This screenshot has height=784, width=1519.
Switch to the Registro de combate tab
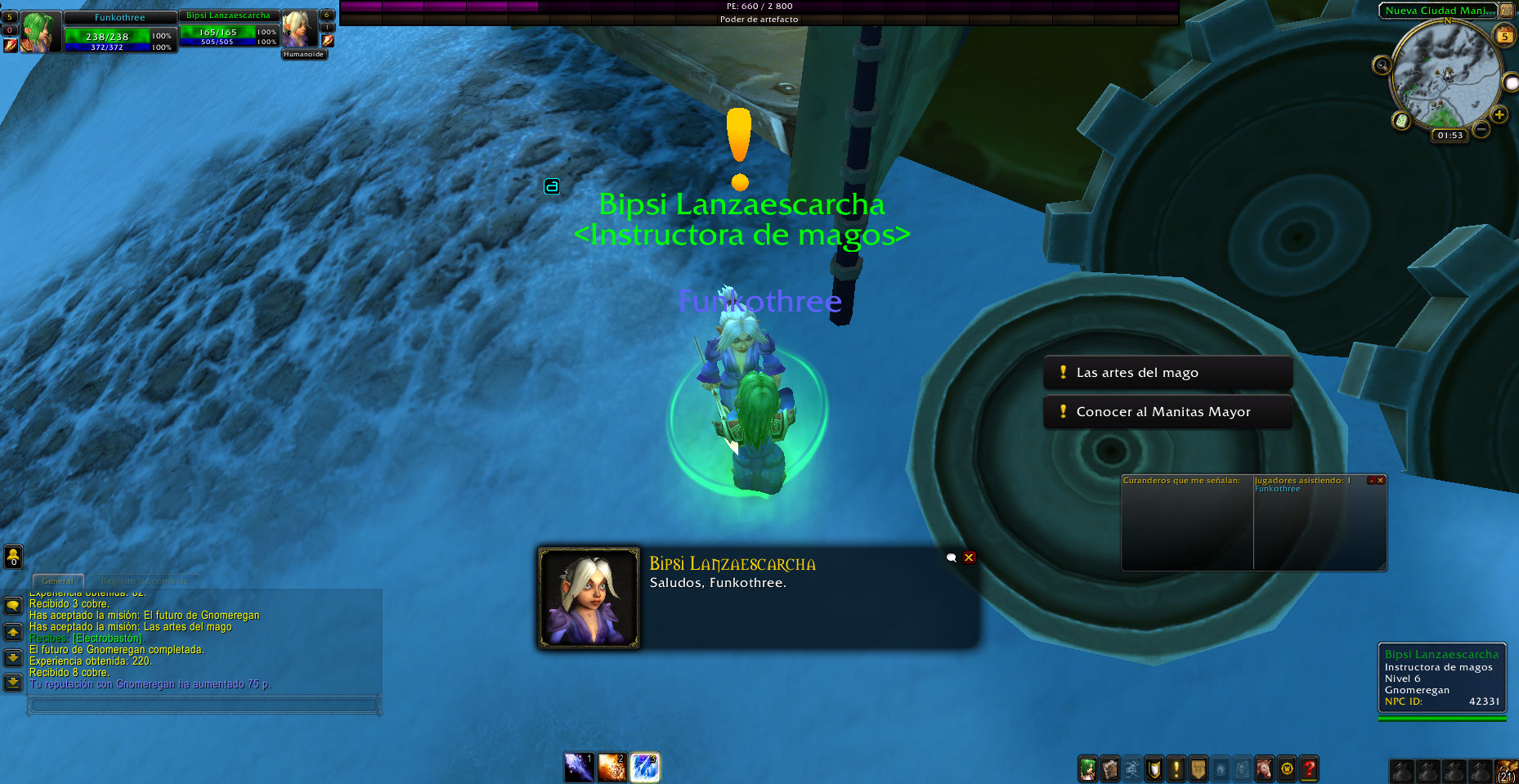point(144,581)
